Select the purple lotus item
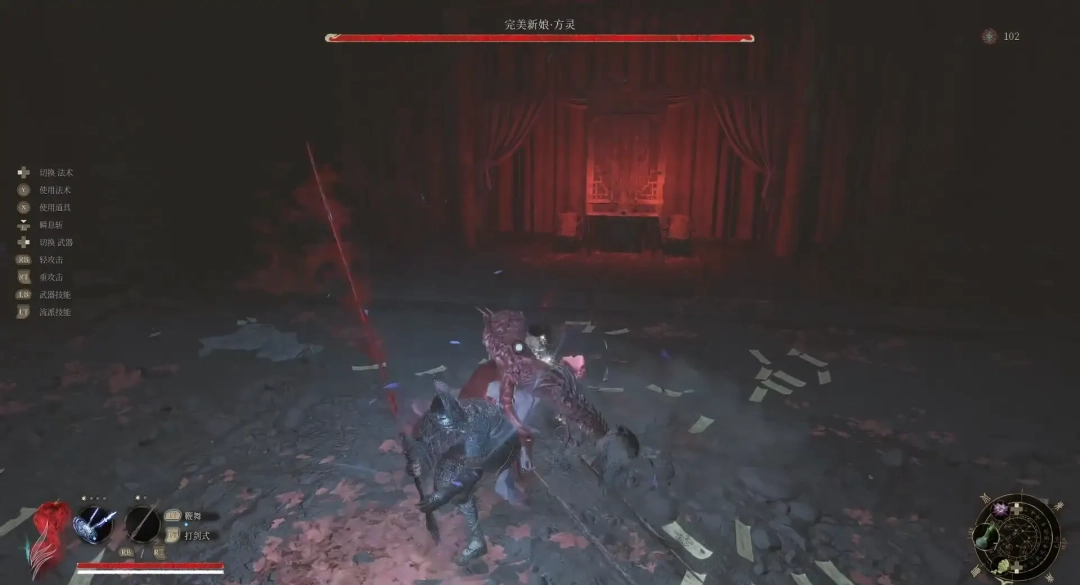Image resolution: width=1080 pixels, height=585 pixels. pos(998,509)
